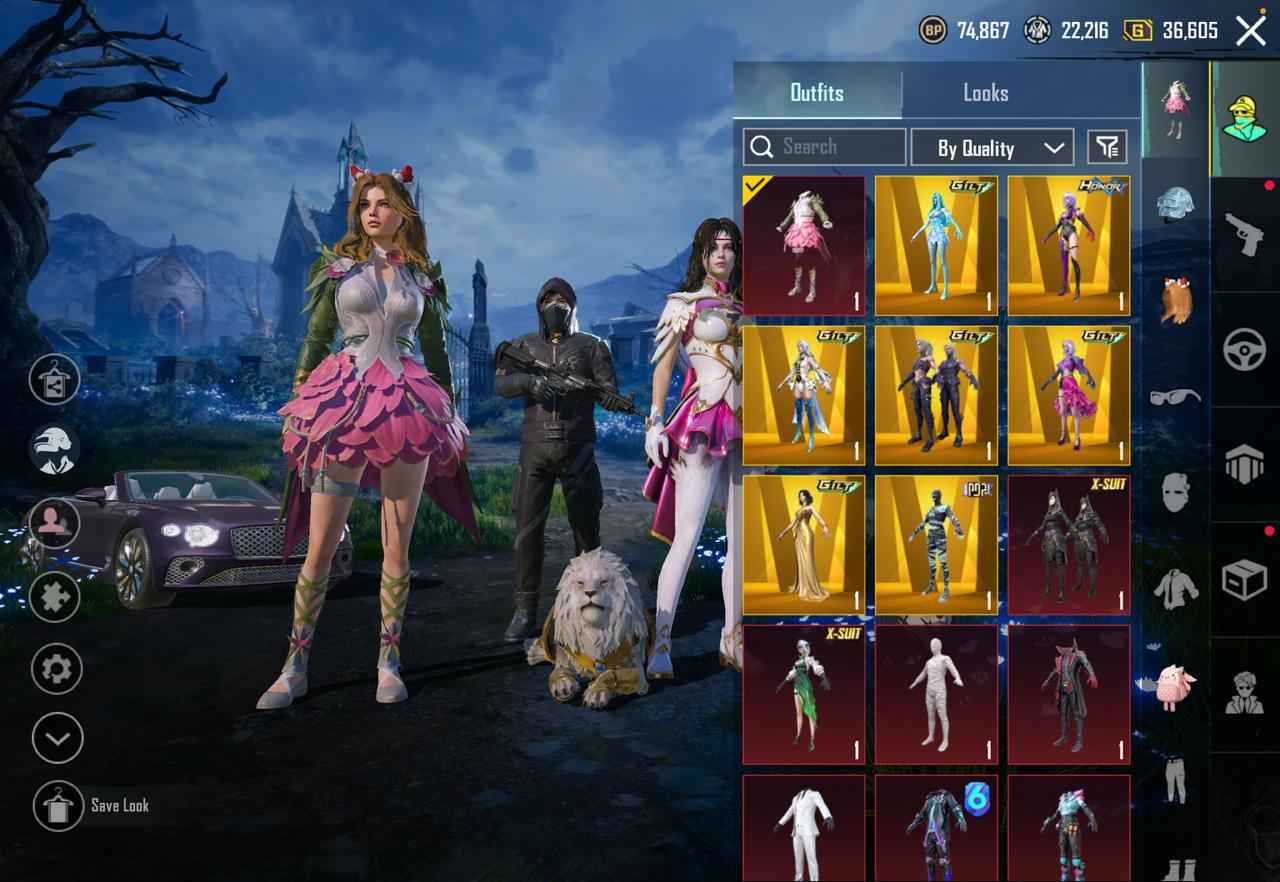Select the gun skins category in sidebar

[x=1243, y=232]
